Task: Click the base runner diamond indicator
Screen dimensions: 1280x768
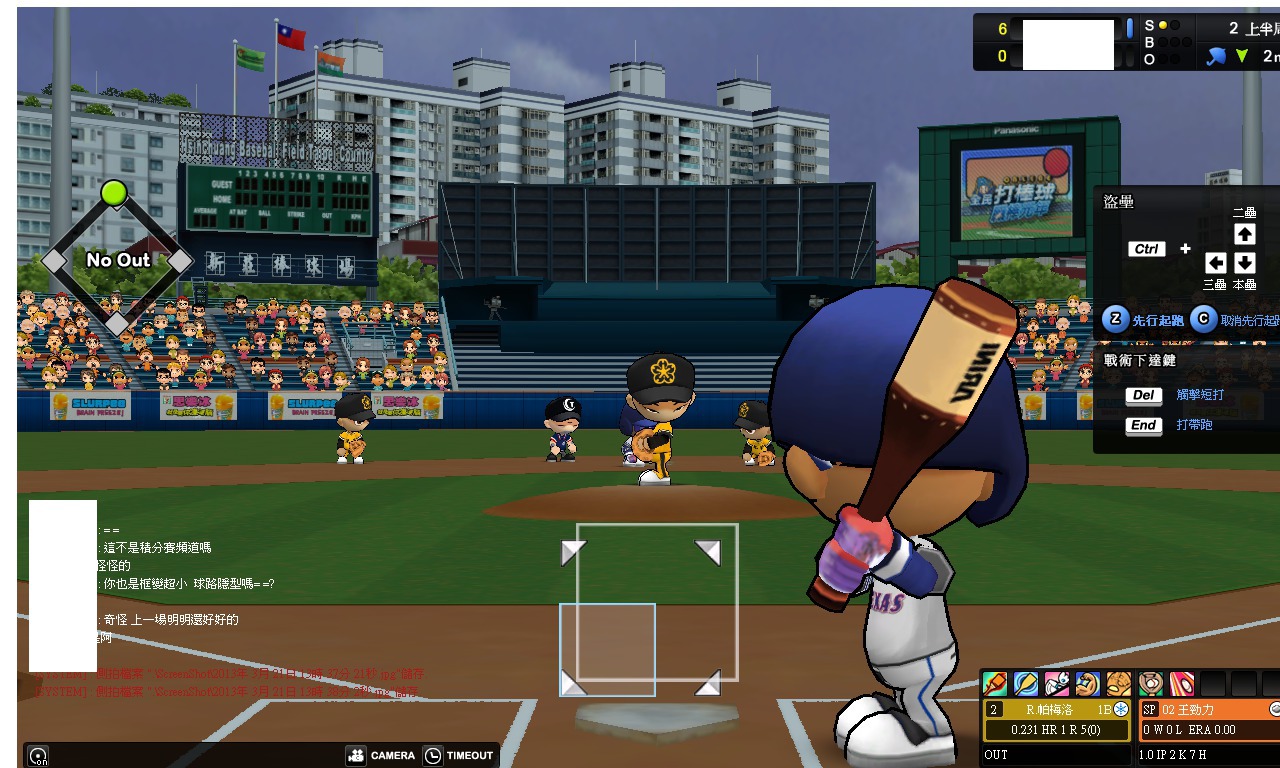Action: [x=116, y=259]
